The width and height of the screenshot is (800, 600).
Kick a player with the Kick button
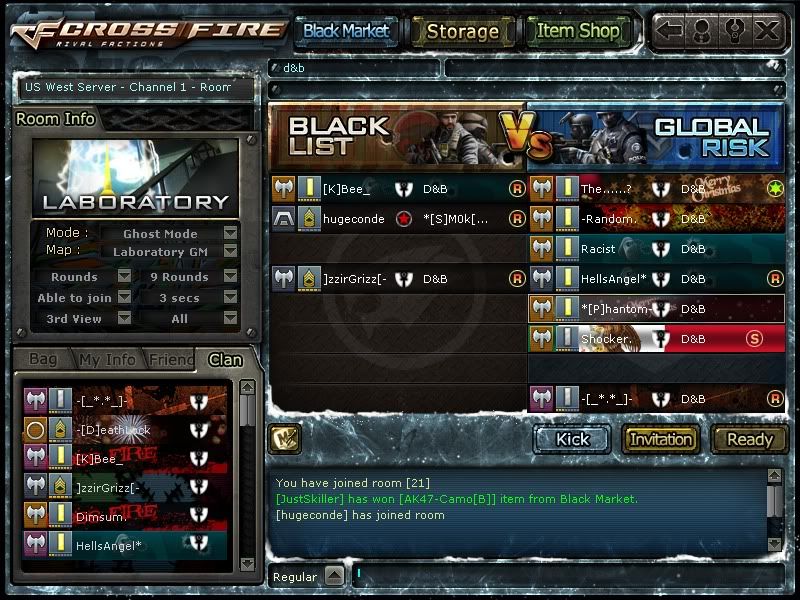(x=573, y=439)
